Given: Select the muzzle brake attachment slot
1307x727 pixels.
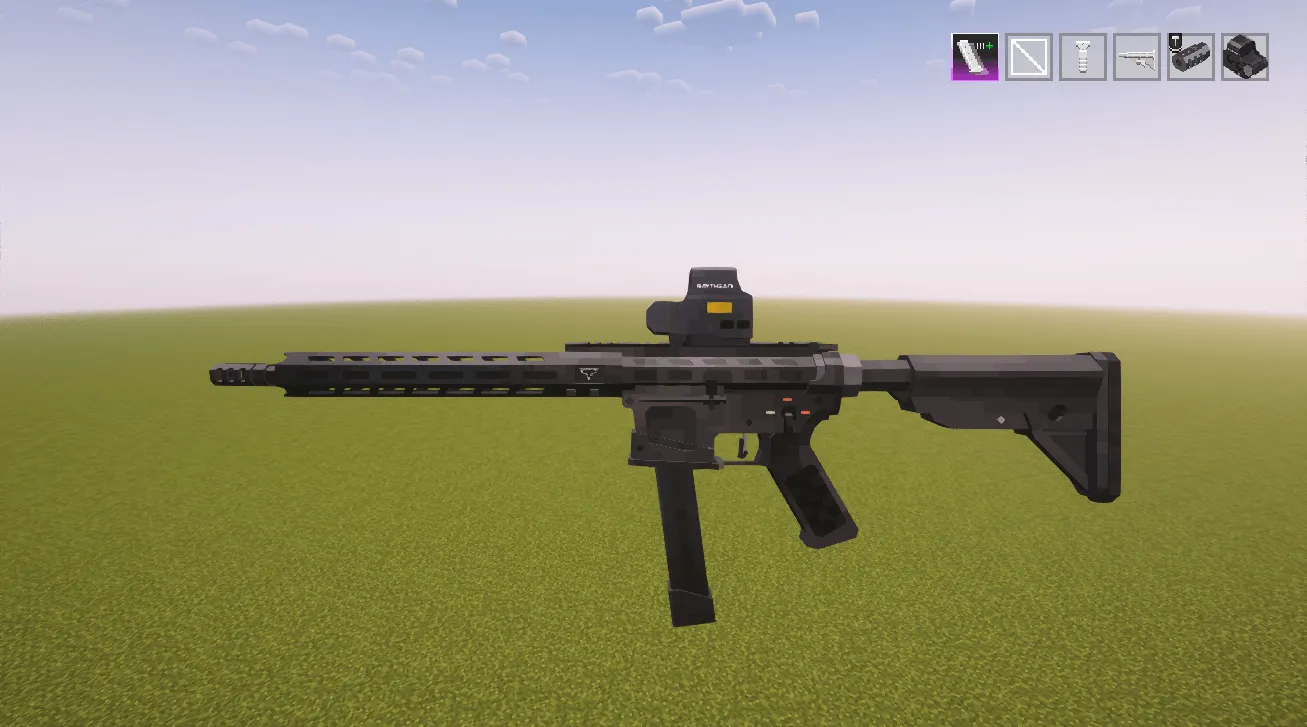Looking at the screenshot, I should [1191, 58].
